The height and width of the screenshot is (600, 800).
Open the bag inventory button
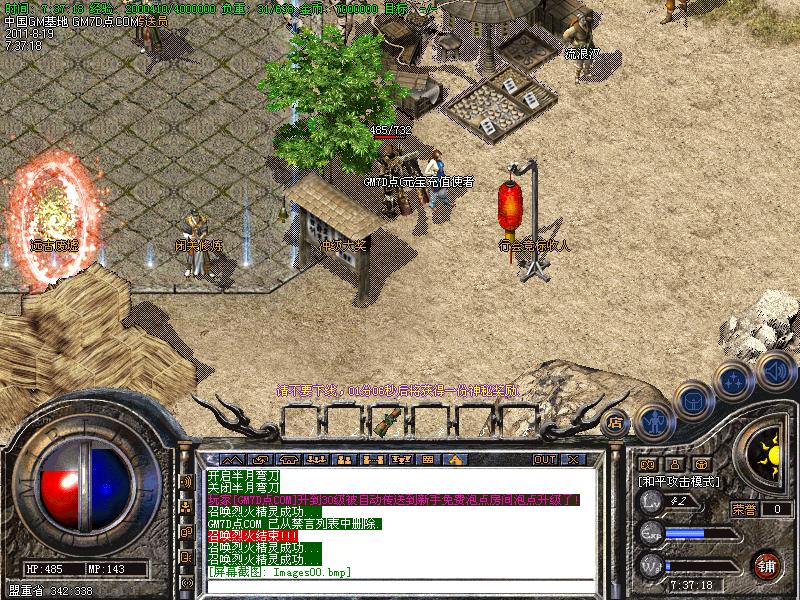coord(692,401)
